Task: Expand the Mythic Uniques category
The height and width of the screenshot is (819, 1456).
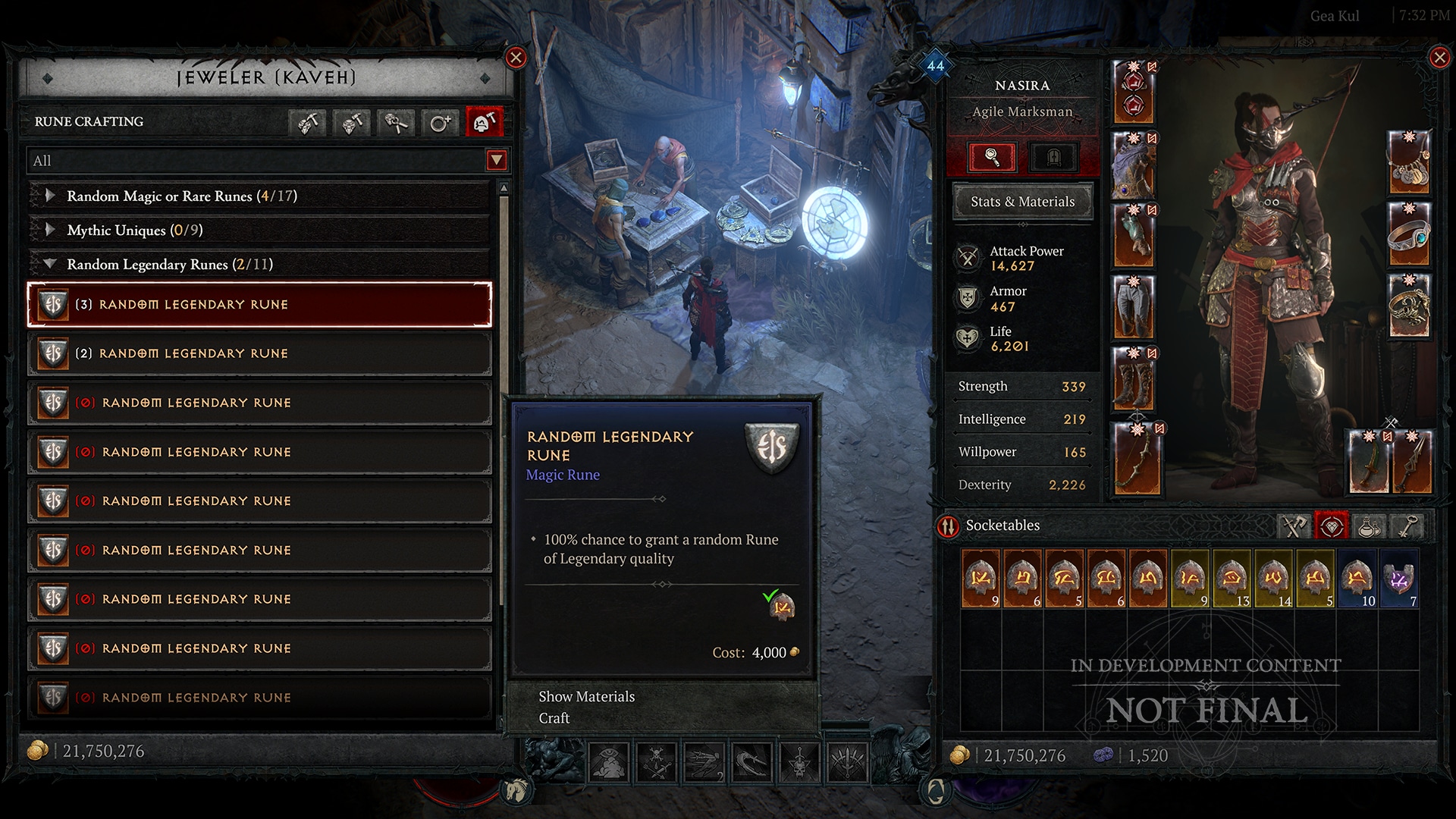Action: [50, 230]
